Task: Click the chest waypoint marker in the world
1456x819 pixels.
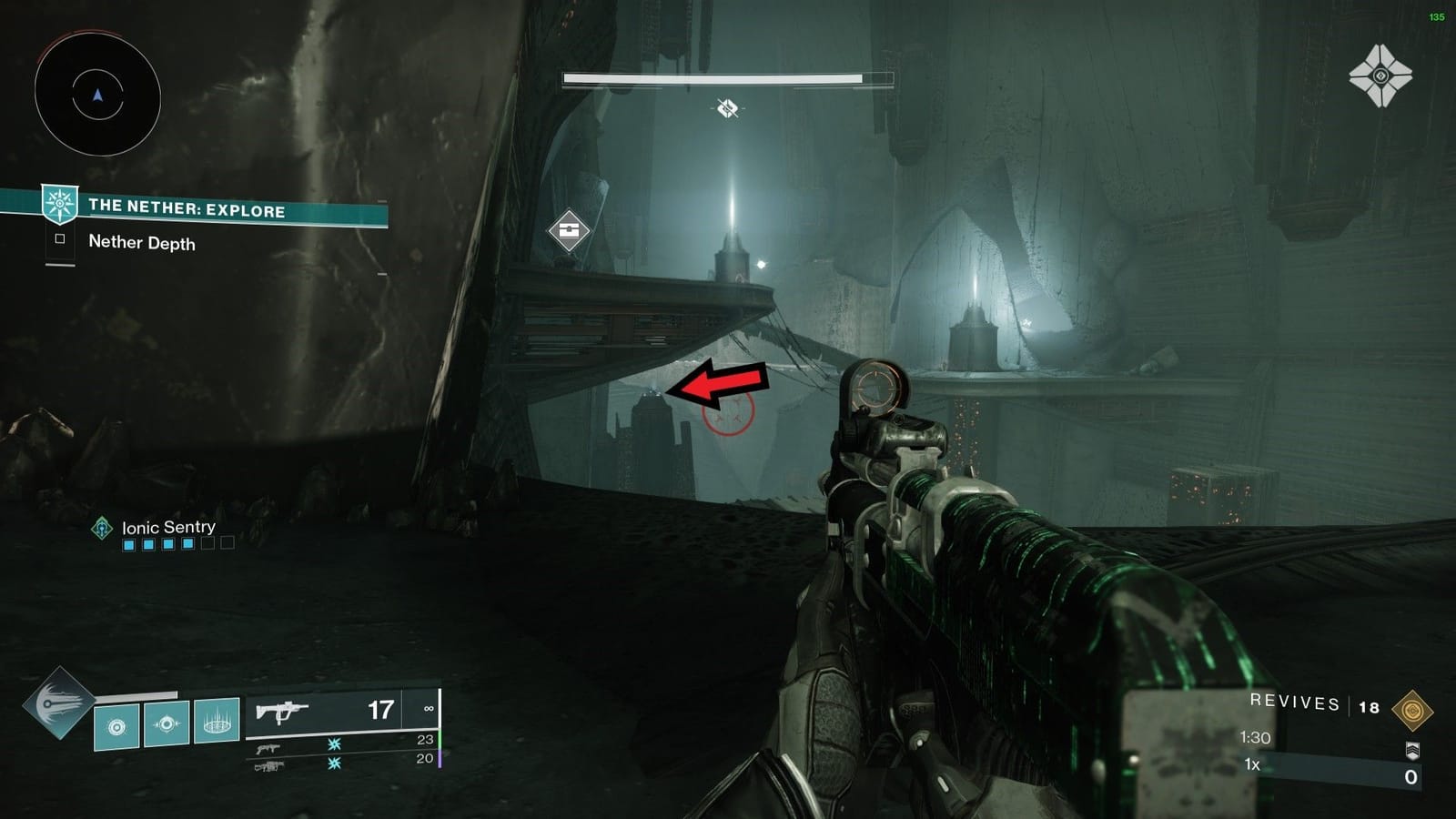Action: click(x=569, y=230)
